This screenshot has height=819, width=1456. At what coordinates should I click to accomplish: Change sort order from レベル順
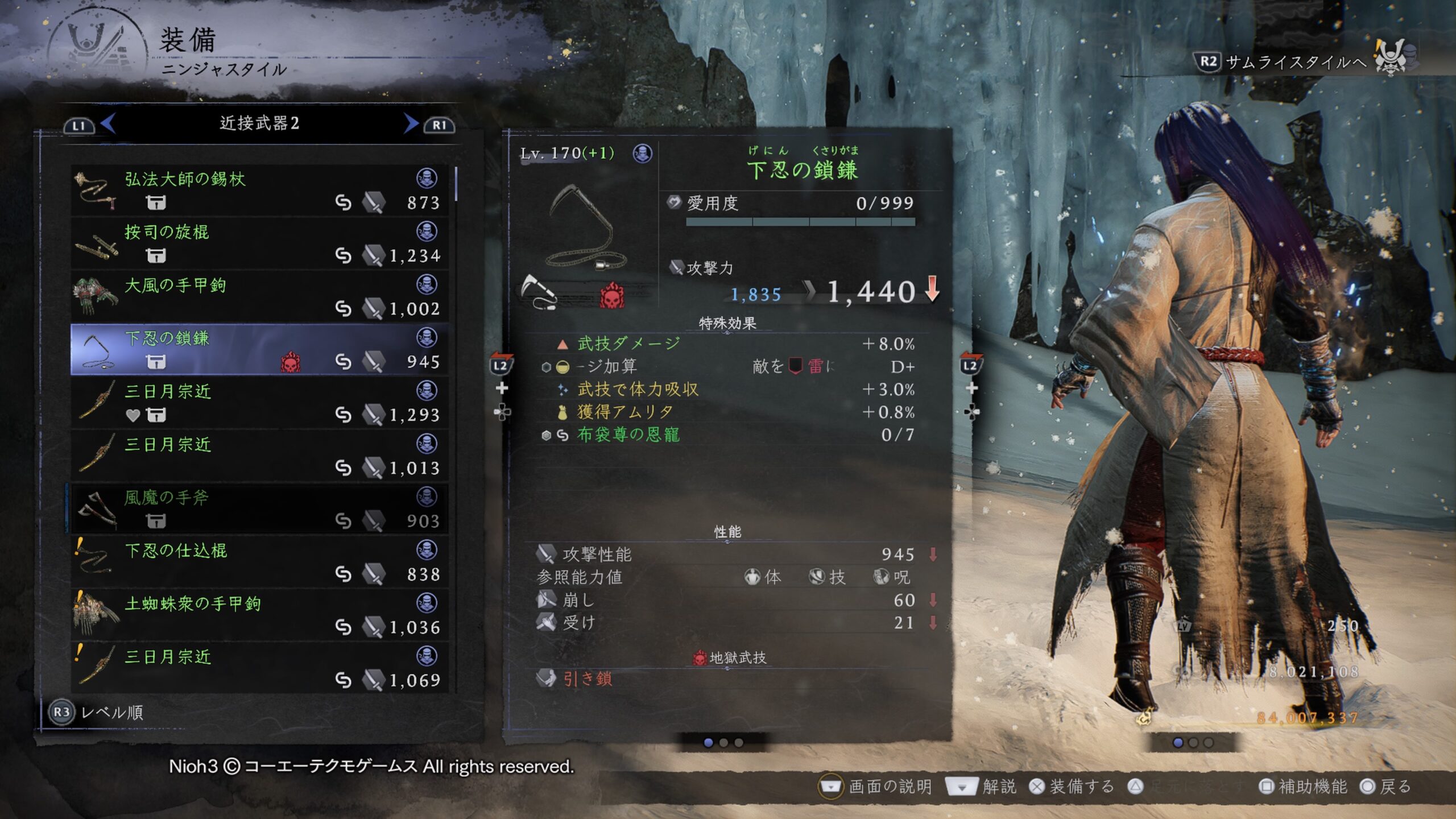point(97,712)
